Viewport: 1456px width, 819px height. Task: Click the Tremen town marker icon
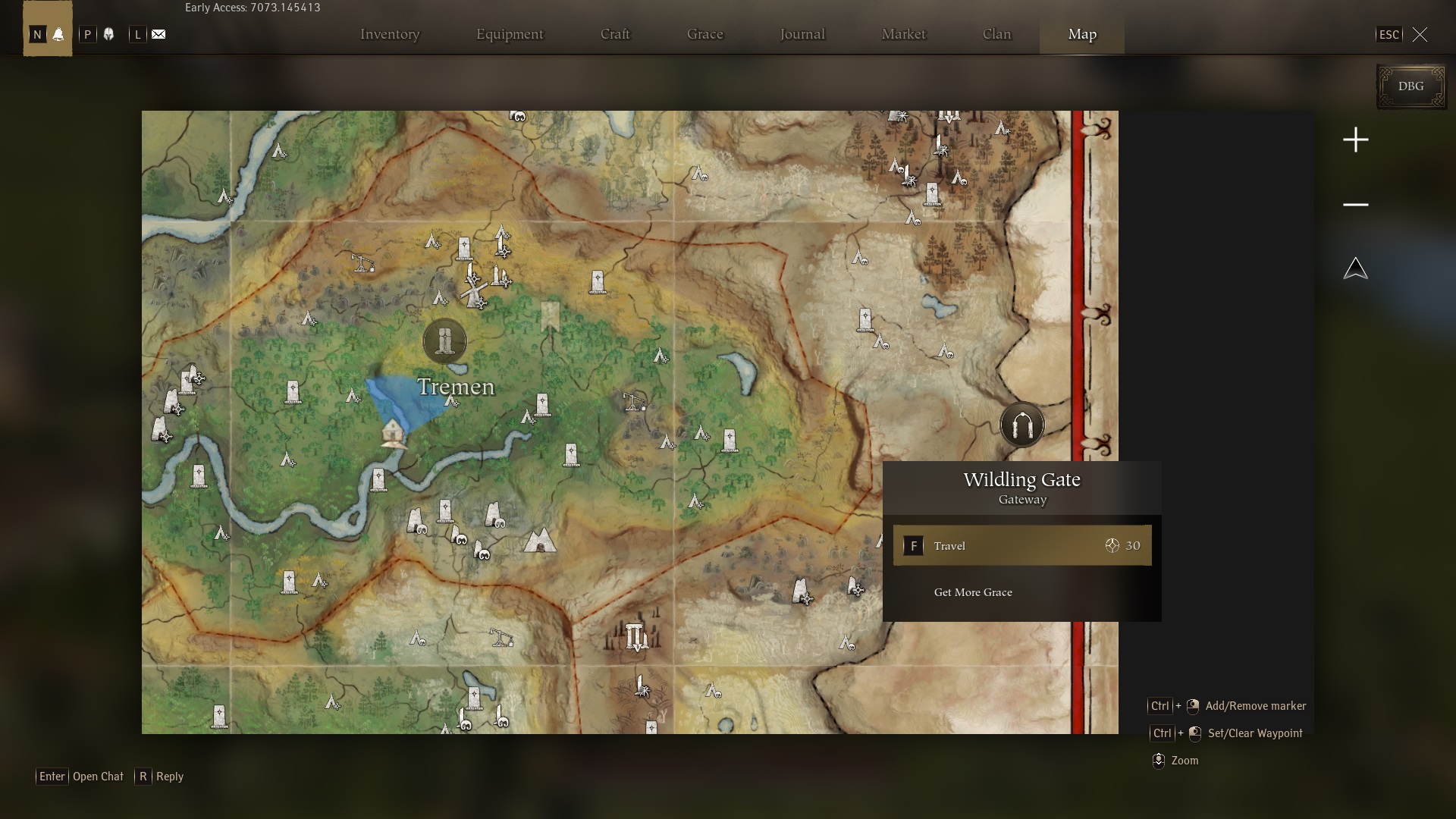(444, 340)
